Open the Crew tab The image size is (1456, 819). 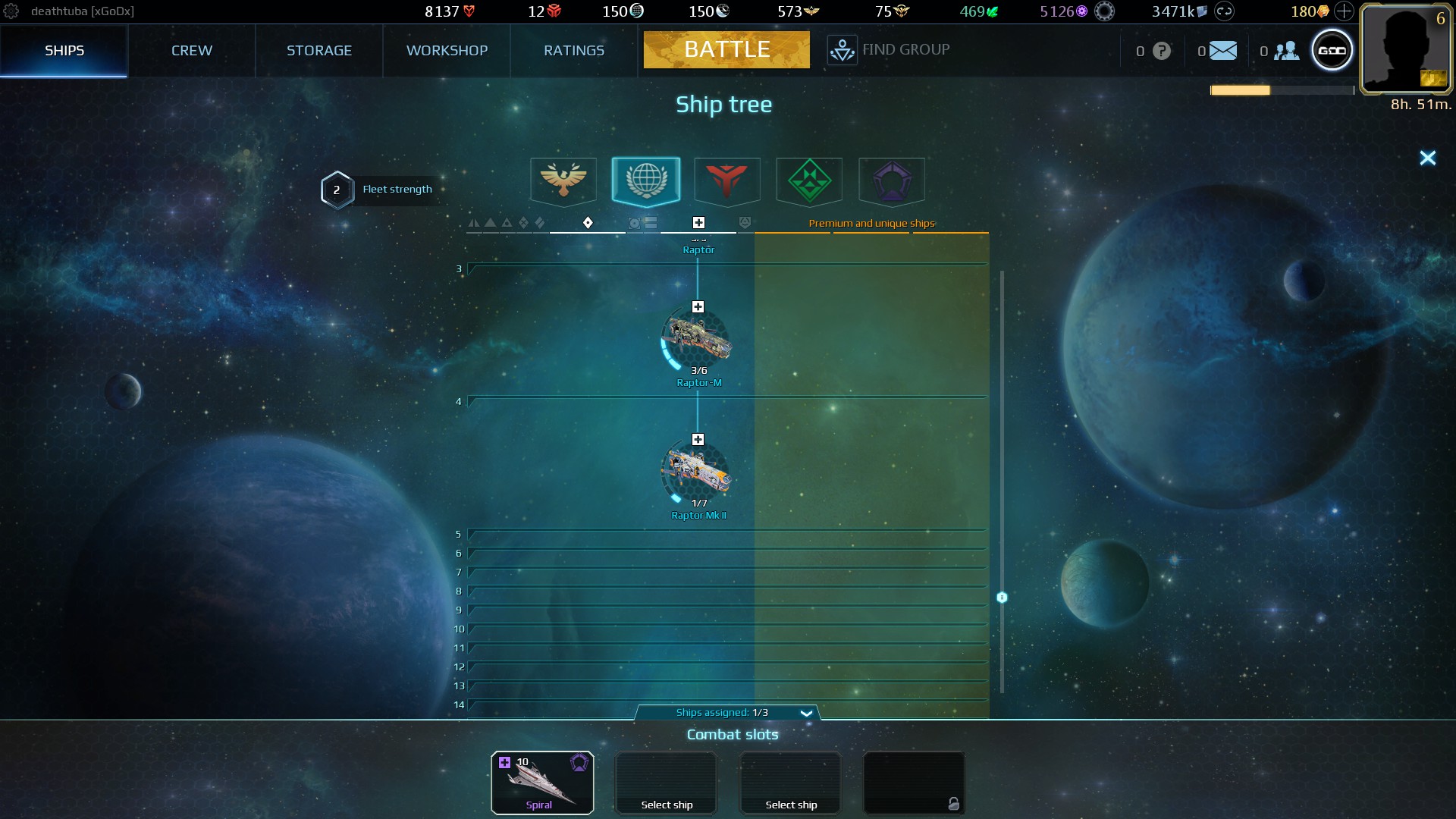[x=191, y=50]
